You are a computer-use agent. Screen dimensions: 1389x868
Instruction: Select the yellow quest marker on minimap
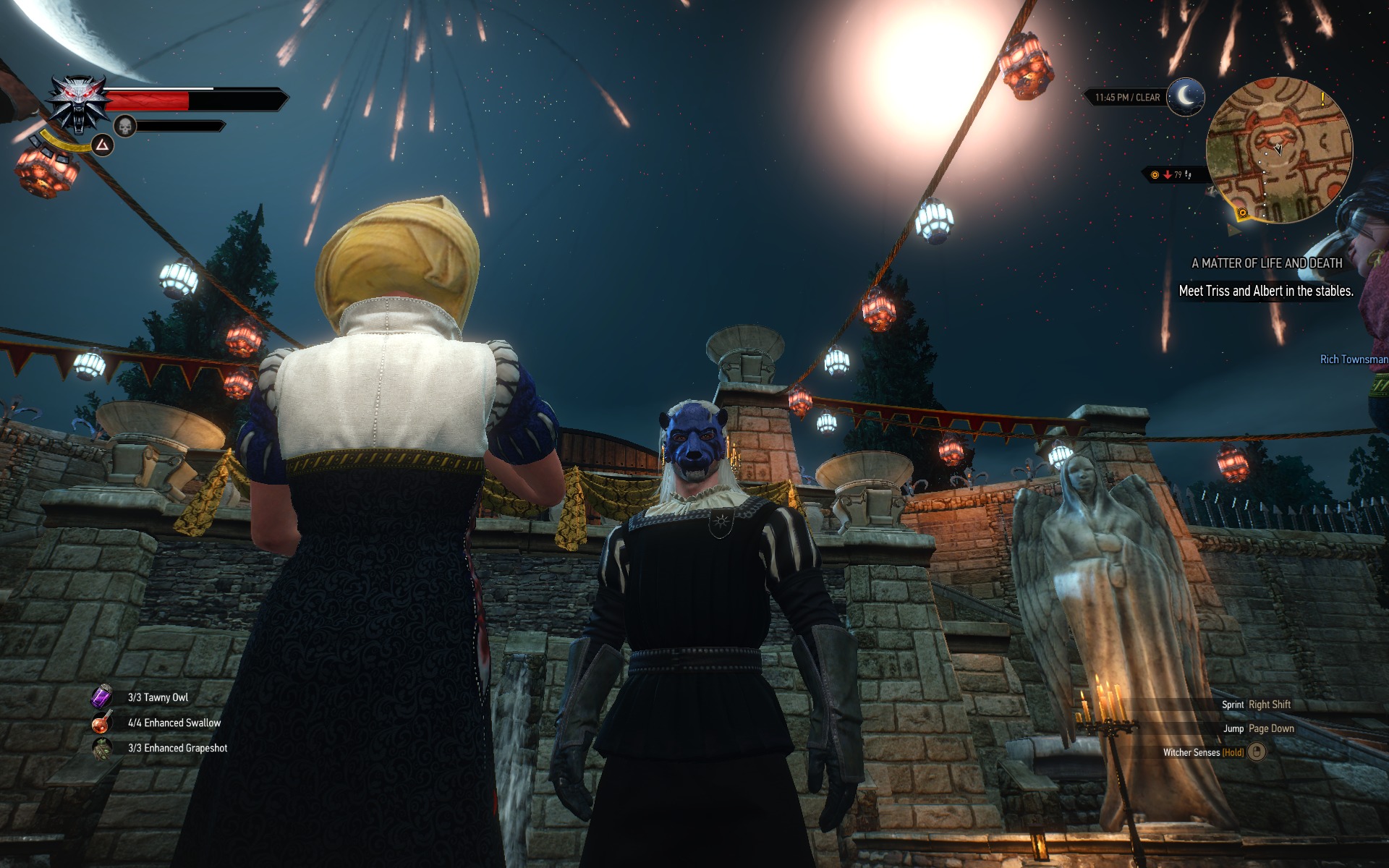pyautogui.click(x=1242, y=213)
